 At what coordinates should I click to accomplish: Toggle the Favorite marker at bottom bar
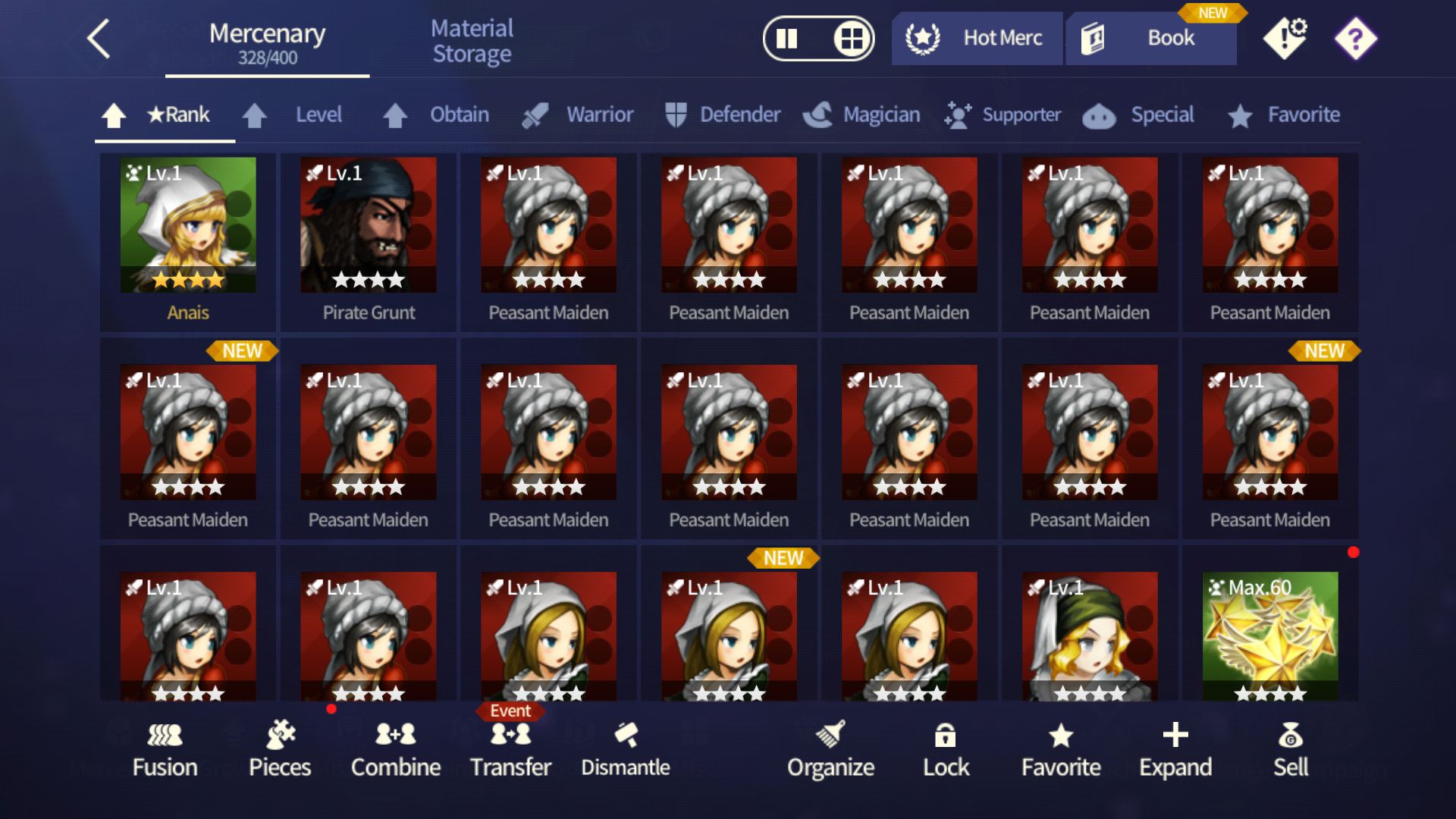[1062, 751]
